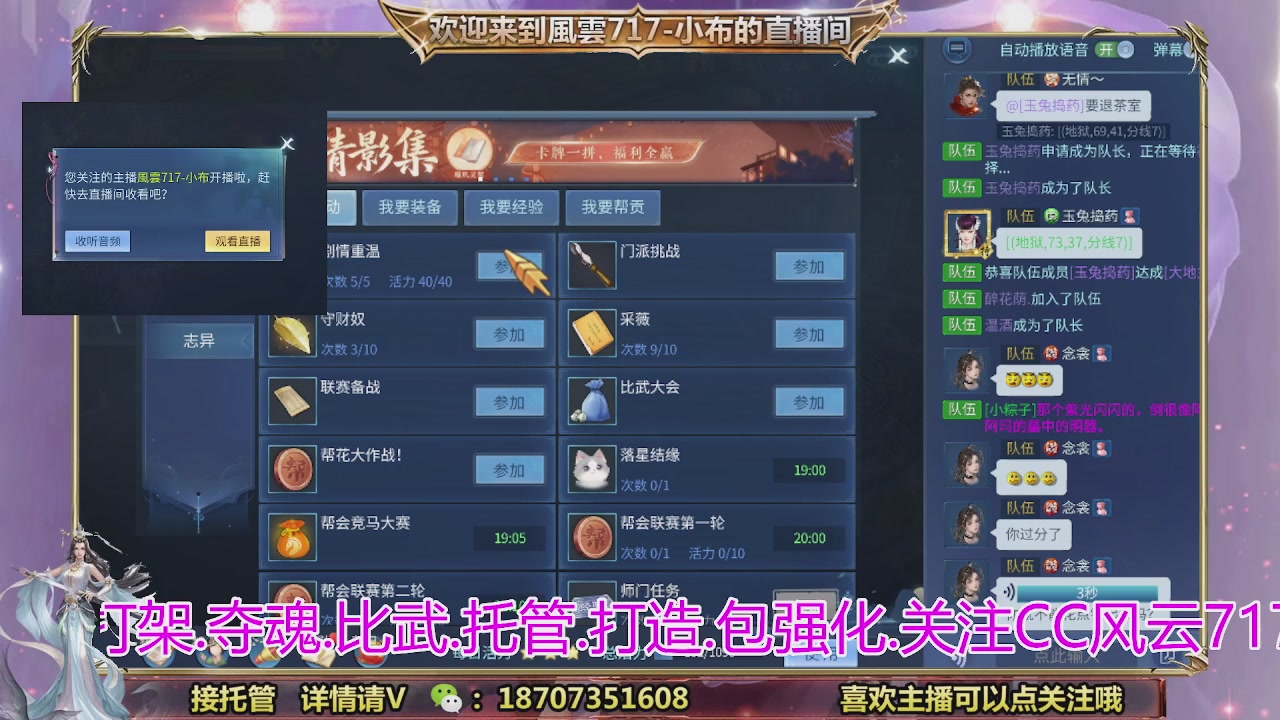Viewport: 1280px width, 720px height.
Task: Open the 我要经验 tab
Action: (x=511, y=207)
